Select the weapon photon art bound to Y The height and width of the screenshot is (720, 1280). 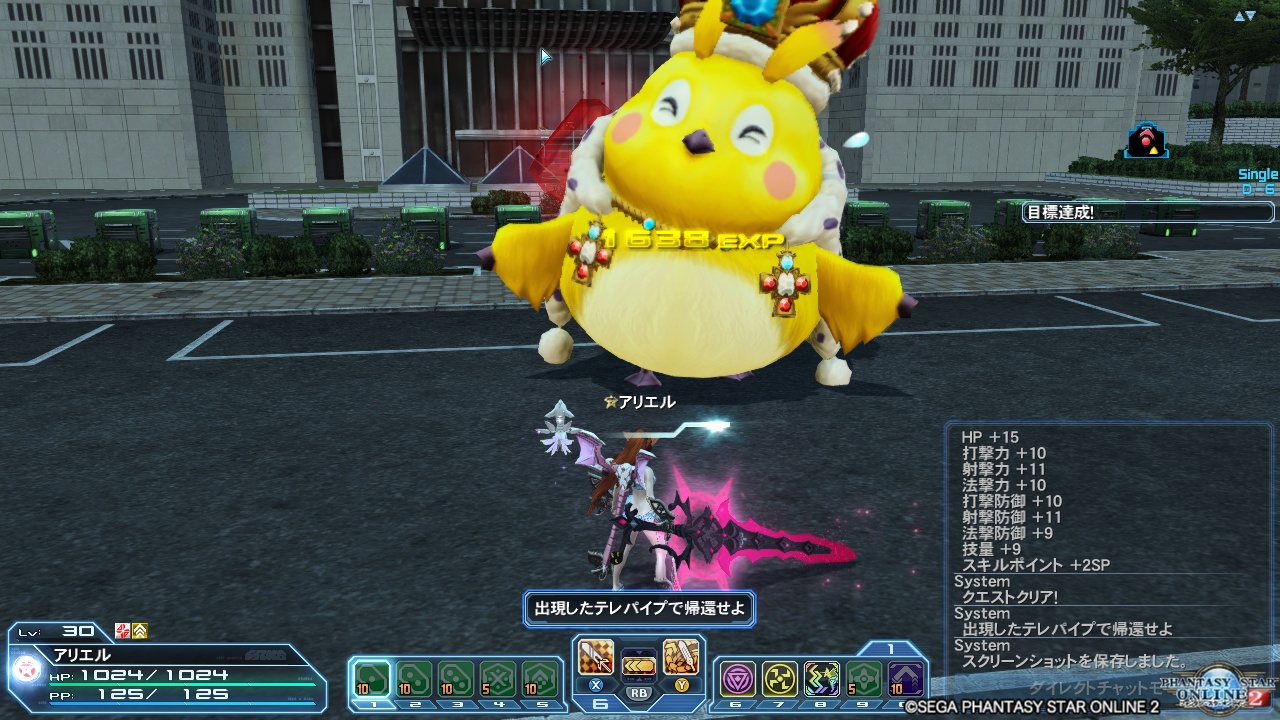pos(682,655)
